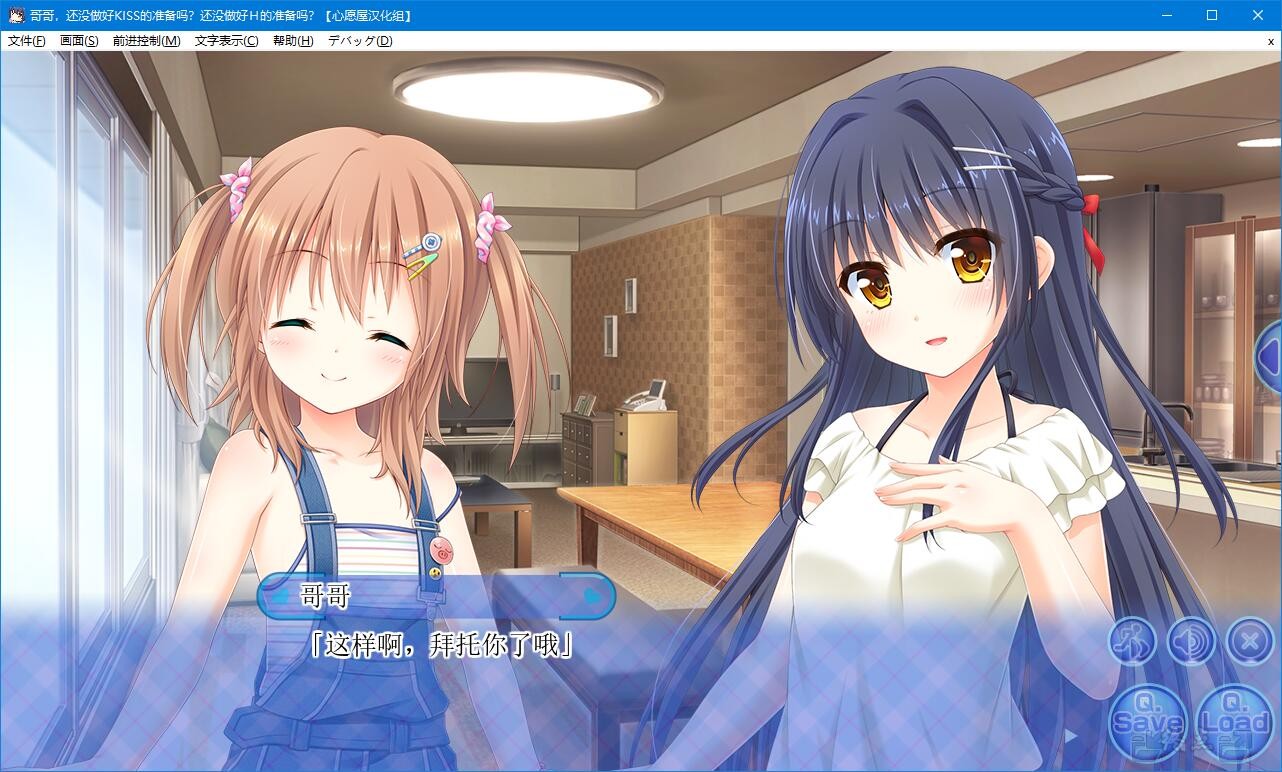This screenshot has height=772, width=1282.
Task: Click the circular X icon to dismiss system buttons
Action: tap(1247, 641)
